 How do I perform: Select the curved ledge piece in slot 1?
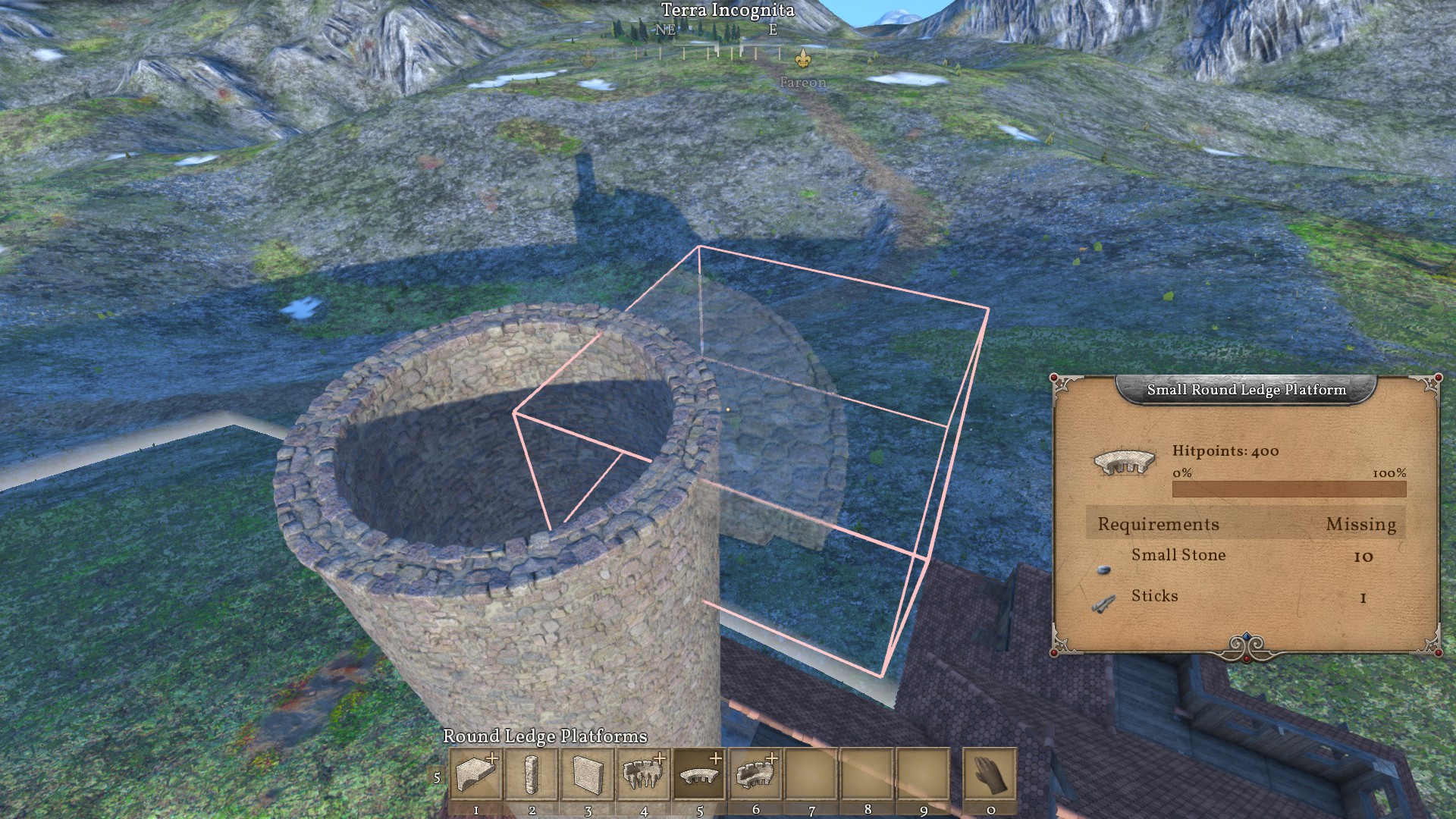click(x=476, y=774)
